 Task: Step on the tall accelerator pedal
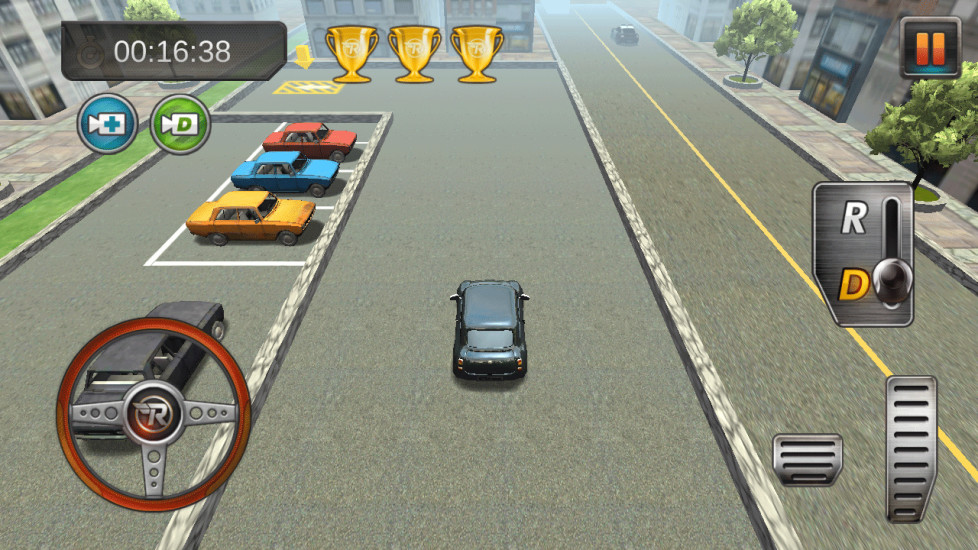coord(910,447)
